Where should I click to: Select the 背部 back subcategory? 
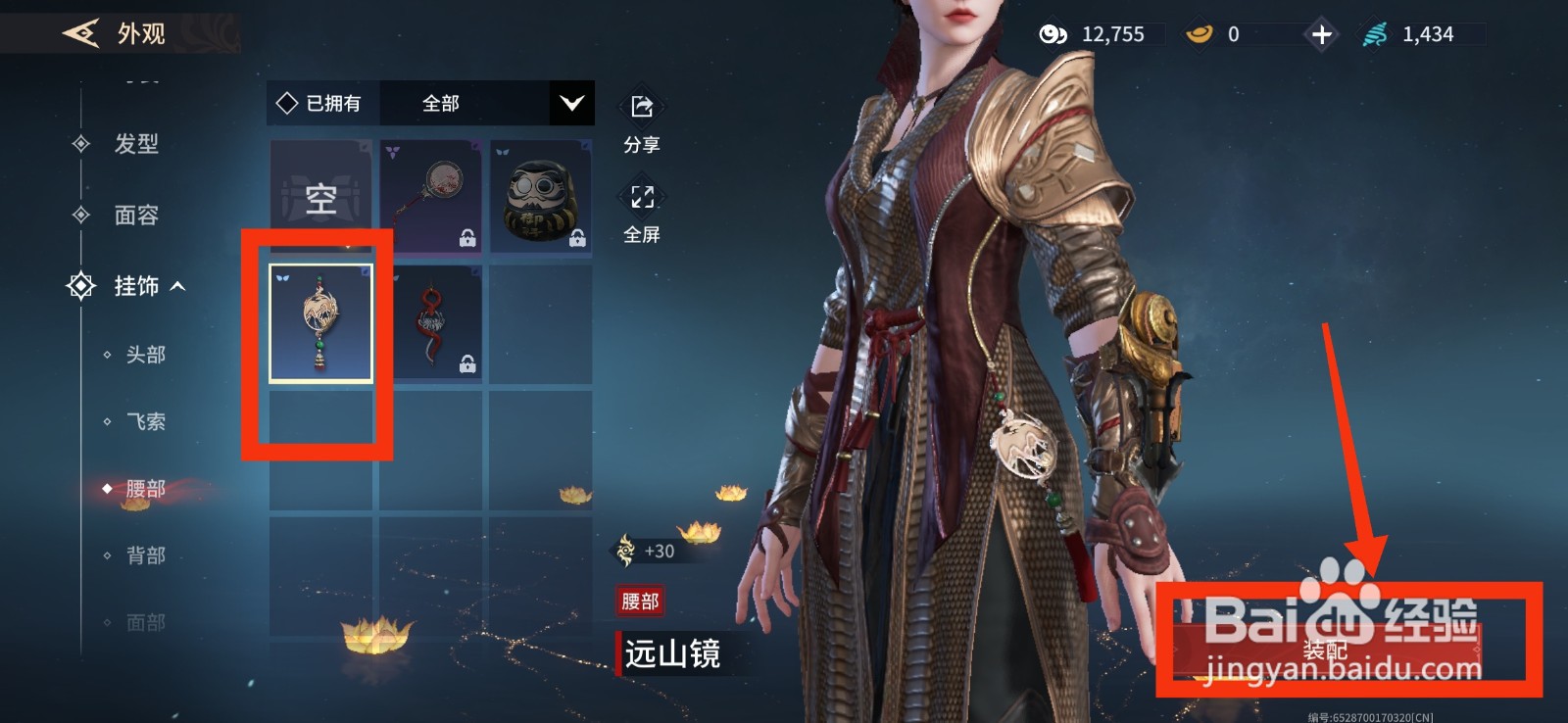pyautogui.click(x=145, y=555)
